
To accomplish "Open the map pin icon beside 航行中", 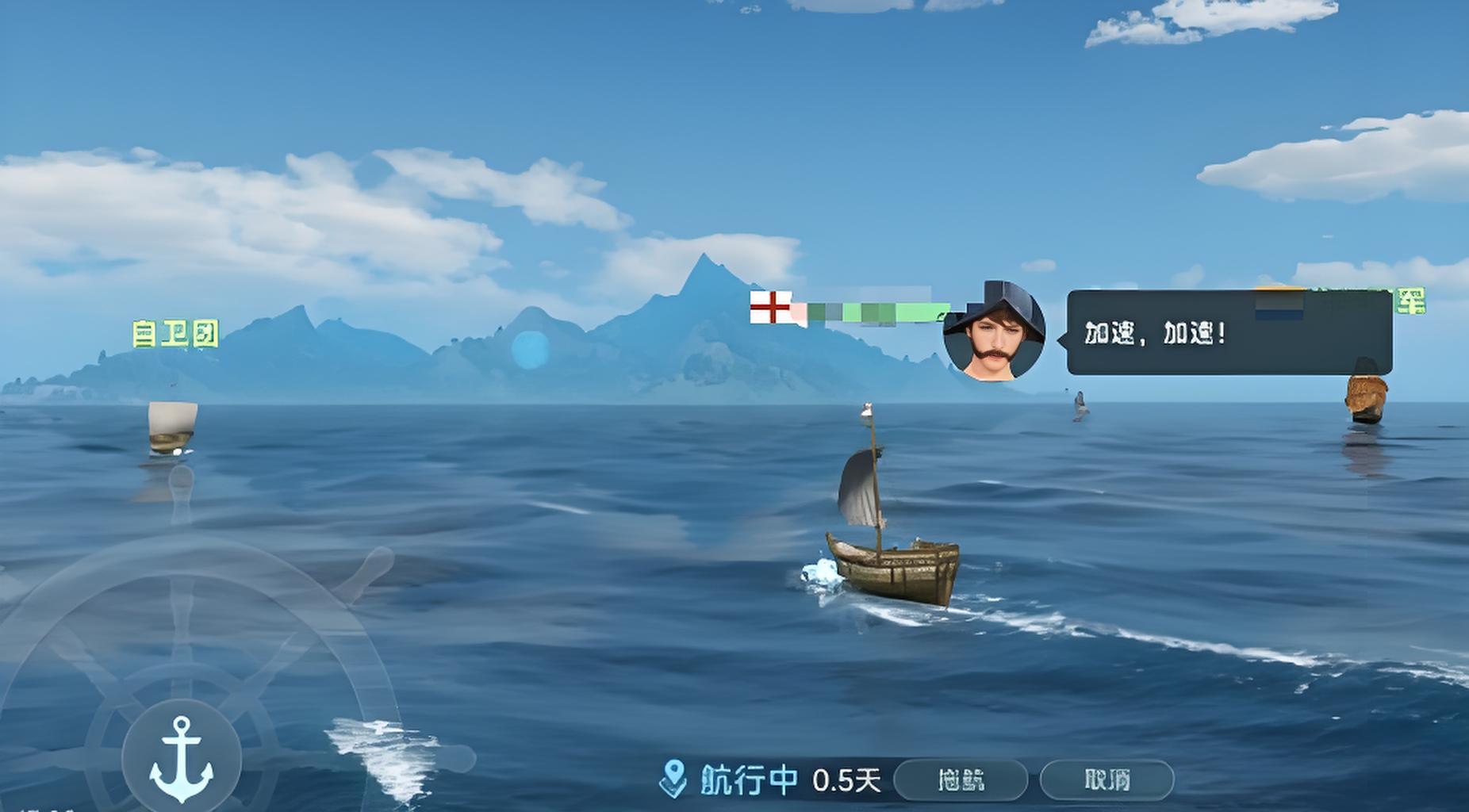I will click(673, 779).
